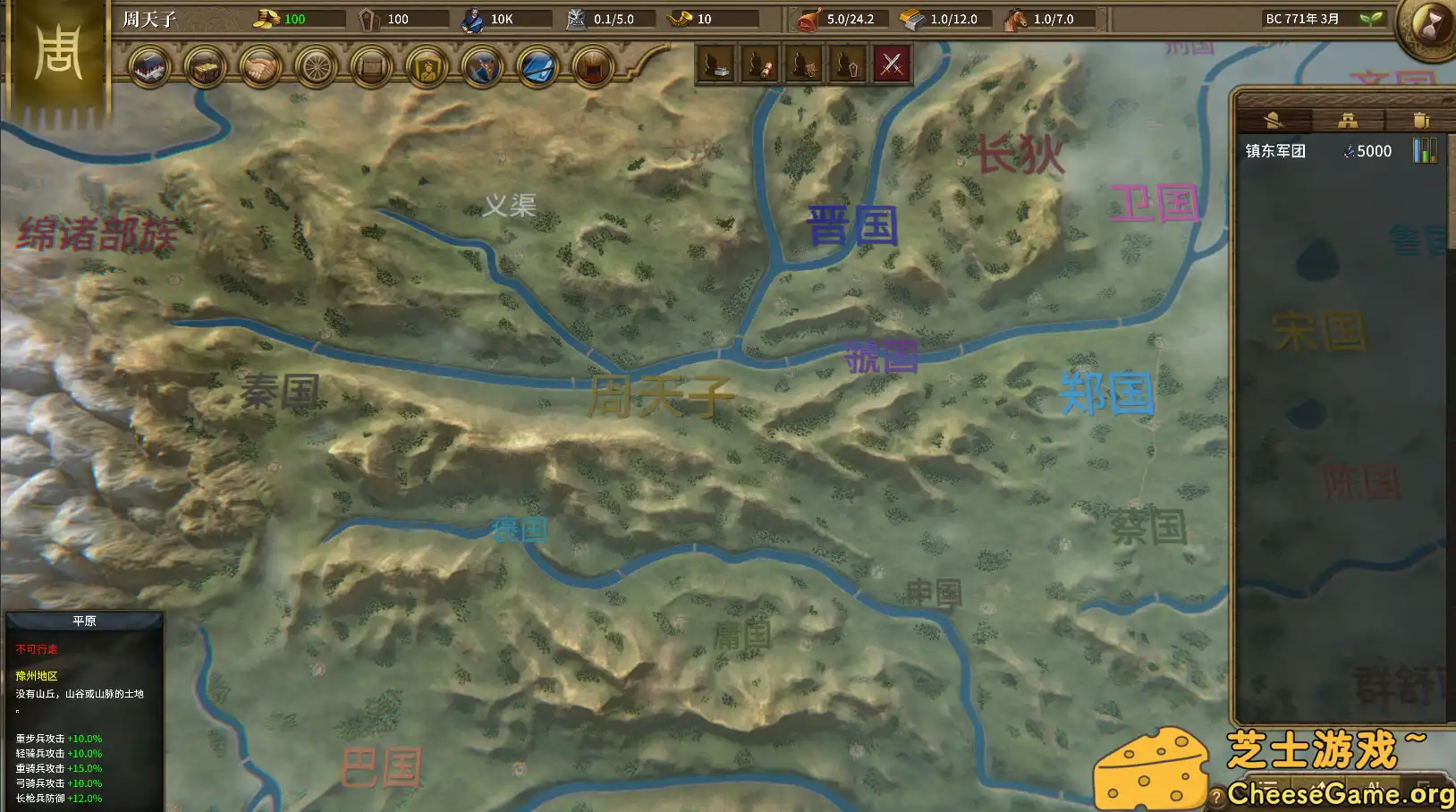Switch to the fortress gate tab

1349,121
